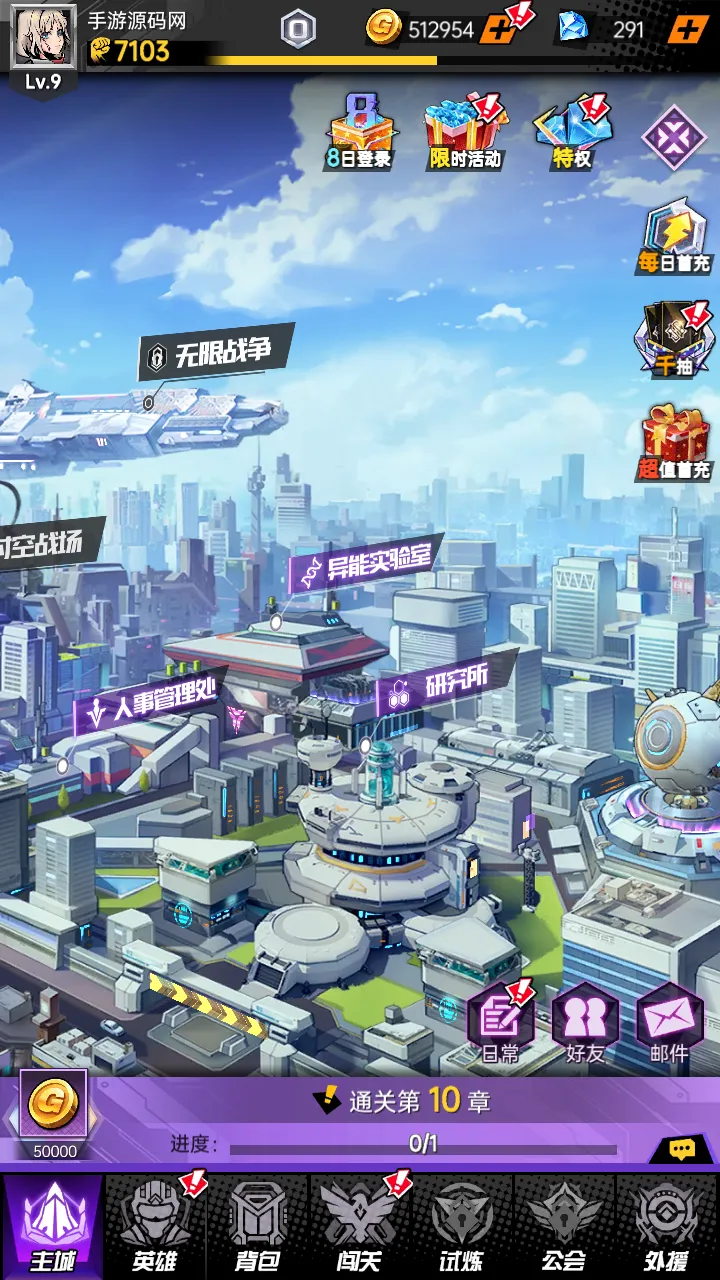Open the 特权 privilege menu
Viewport: 720px width, 1280px height.
(x=572, y=131)
